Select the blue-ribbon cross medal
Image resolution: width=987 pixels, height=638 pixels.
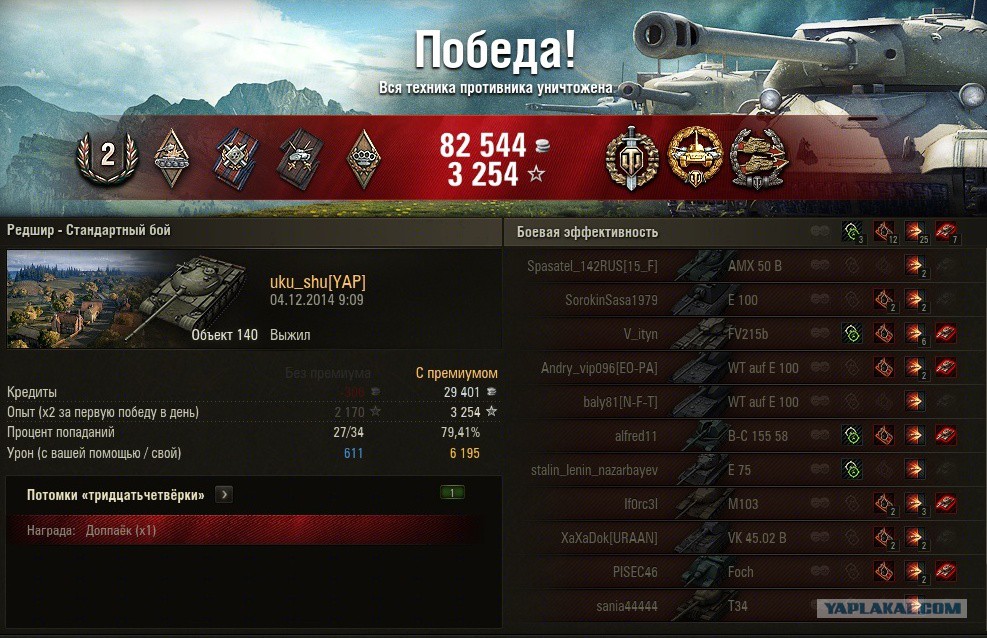[236, 156]
